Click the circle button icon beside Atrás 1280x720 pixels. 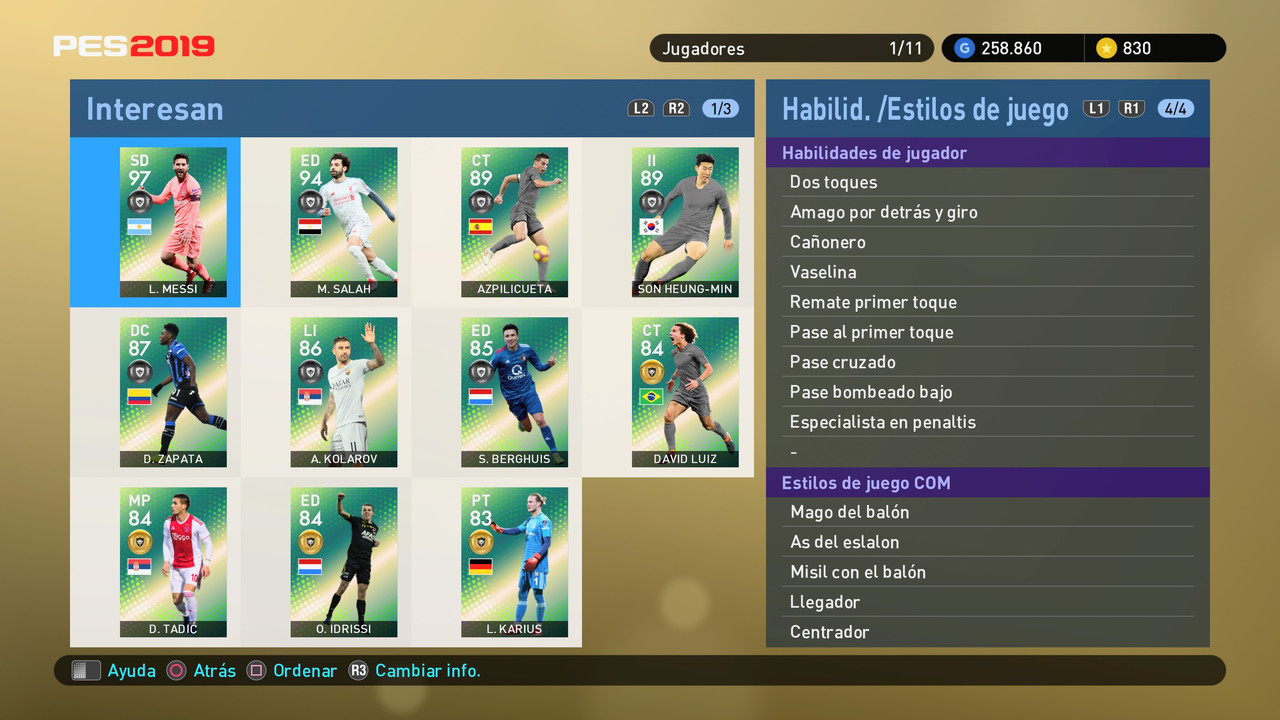pyautogui.click(x=174, y=671)
